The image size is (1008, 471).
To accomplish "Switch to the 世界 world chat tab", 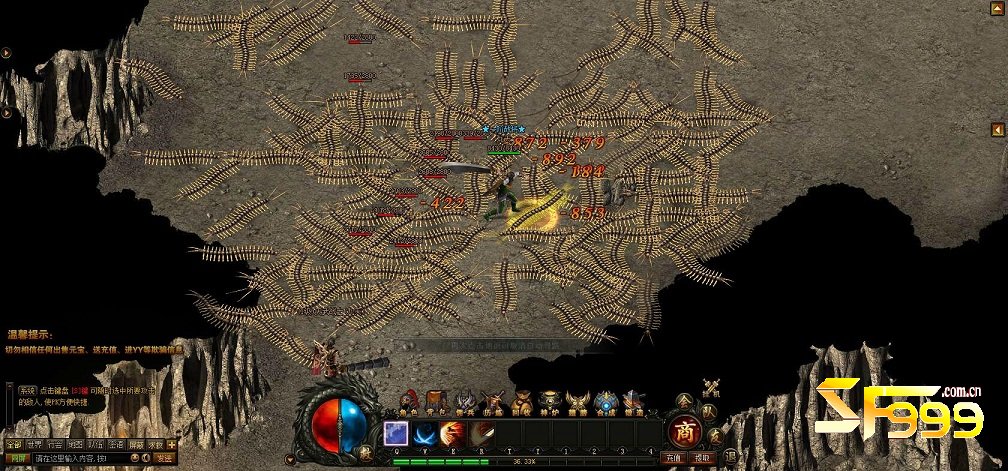I will click(x=34, y=444).
